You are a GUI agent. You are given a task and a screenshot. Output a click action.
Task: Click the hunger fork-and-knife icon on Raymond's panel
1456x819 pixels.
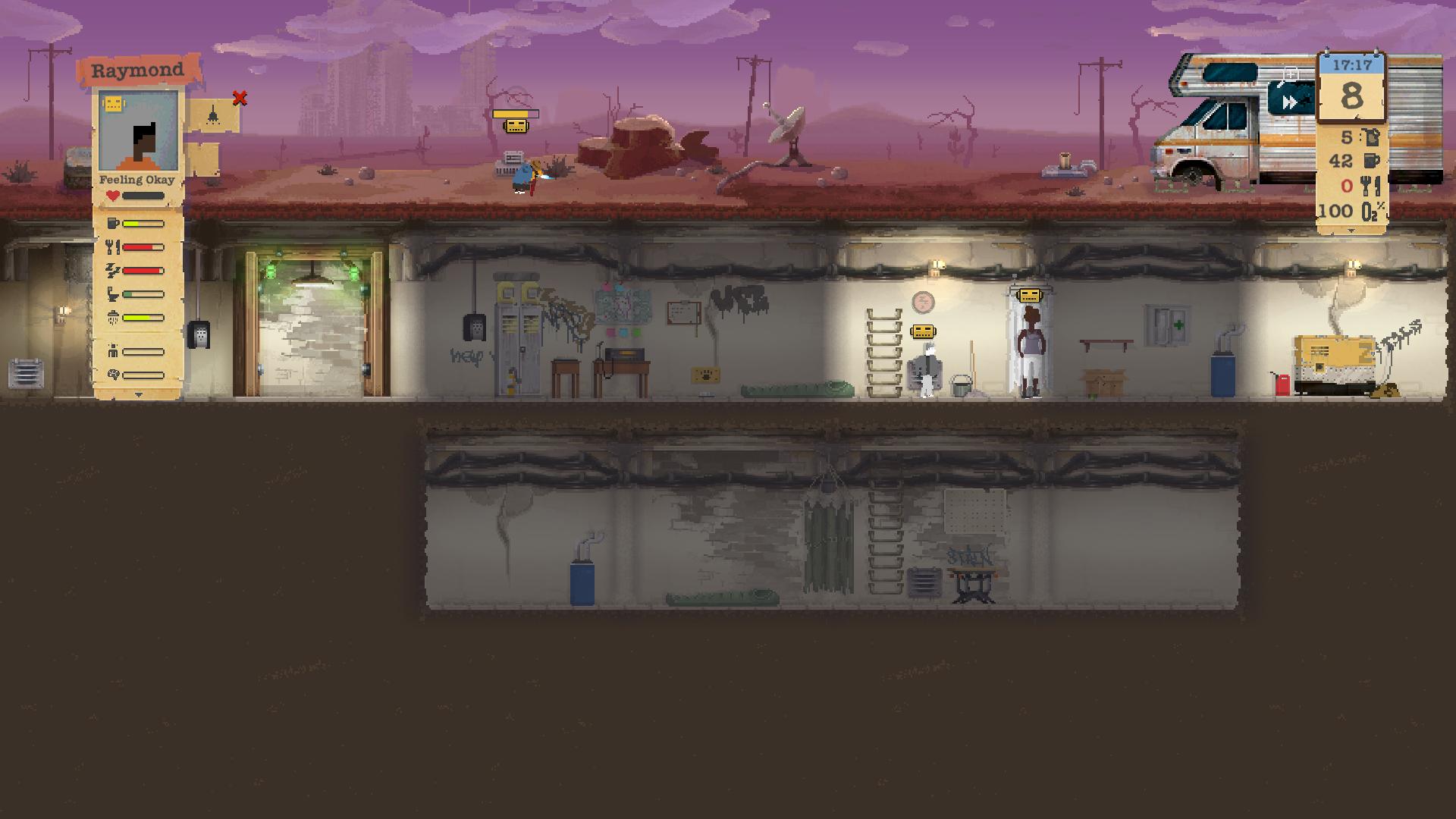[112, 247]
